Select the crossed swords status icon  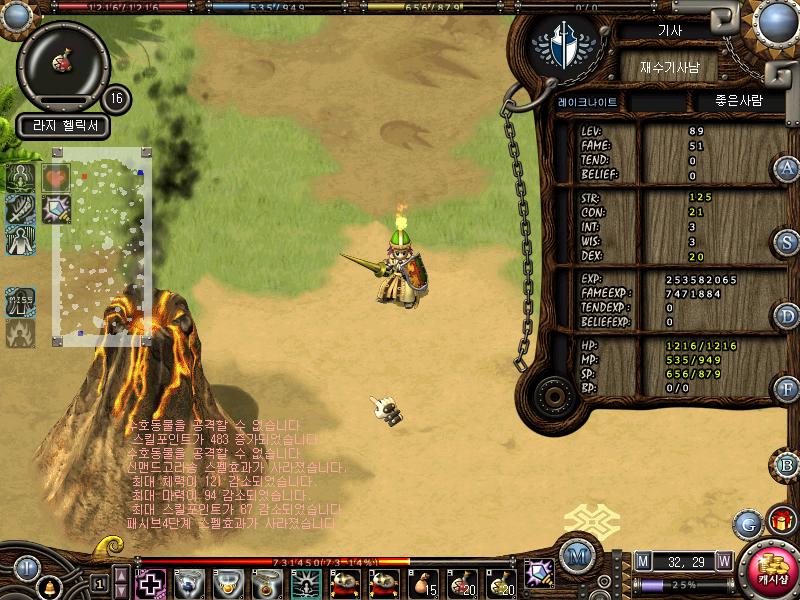21,209
